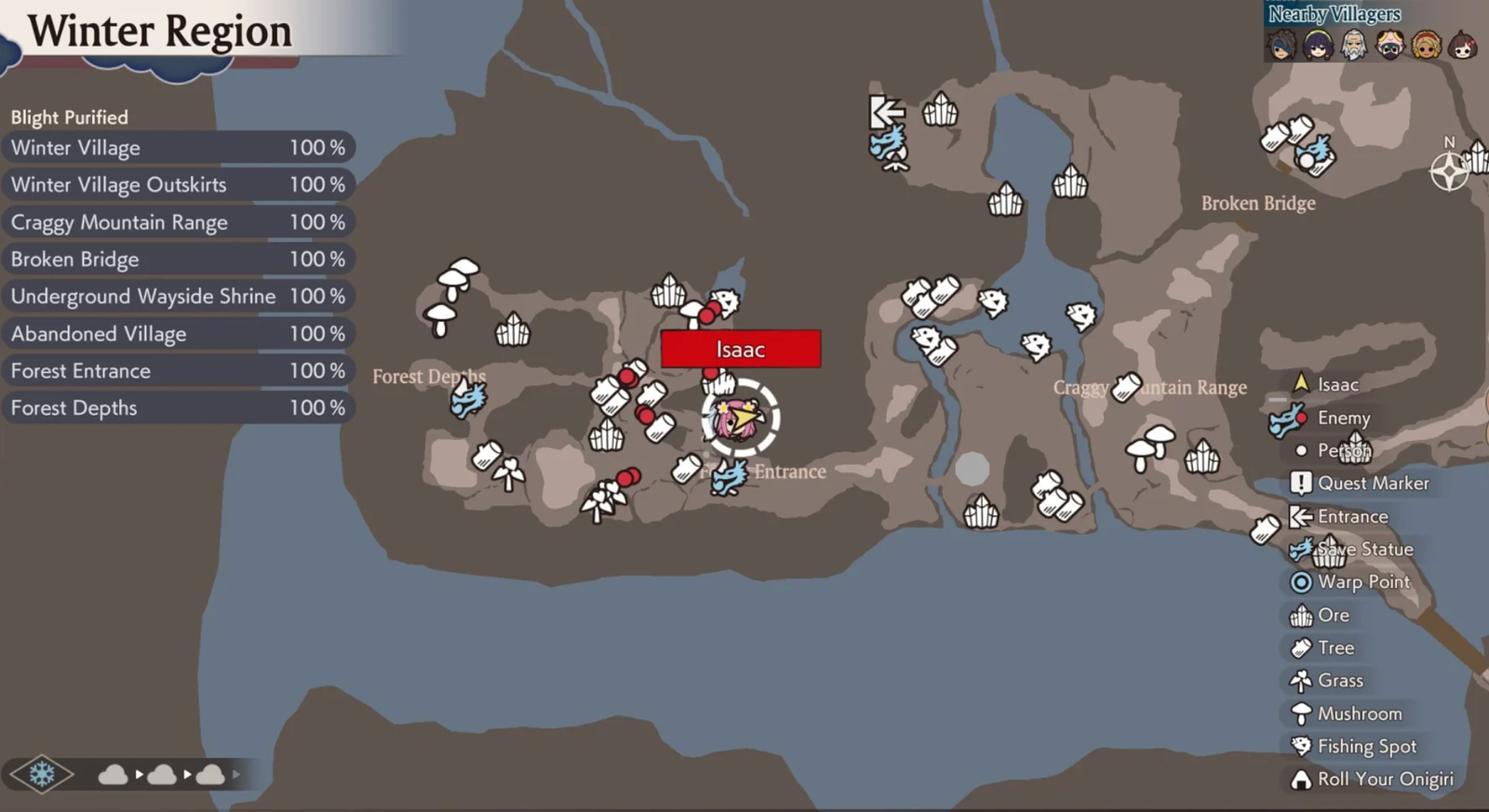Open the Underground Wayside Shrine row
Viewport: 1489px width, 812px height.
[x=177, y=297]
